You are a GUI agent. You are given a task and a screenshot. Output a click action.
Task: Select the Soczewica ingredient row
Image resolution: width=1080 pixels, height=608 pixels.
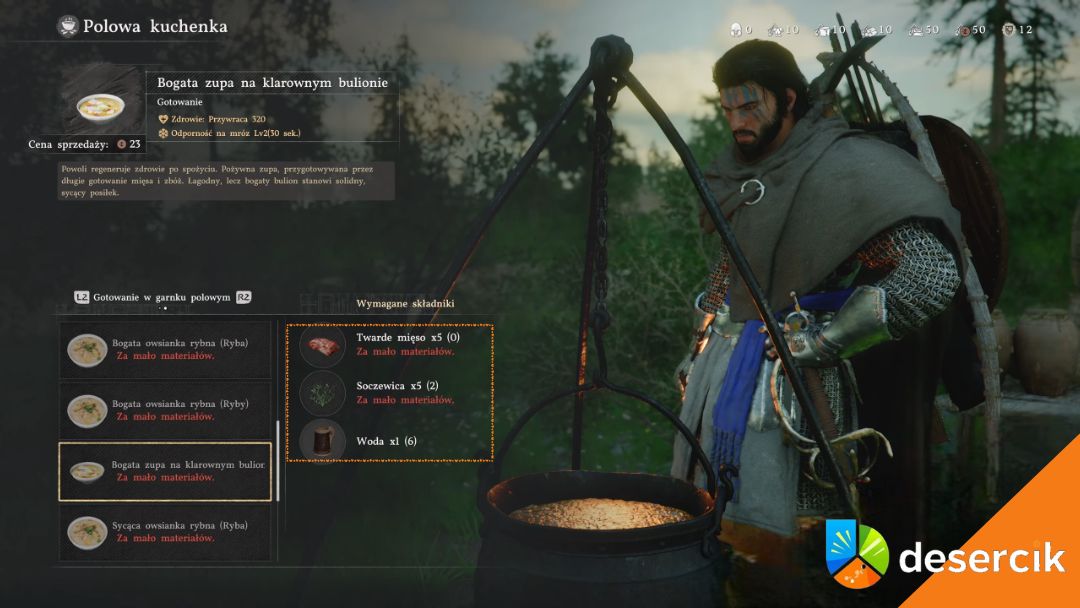point(390,392)
